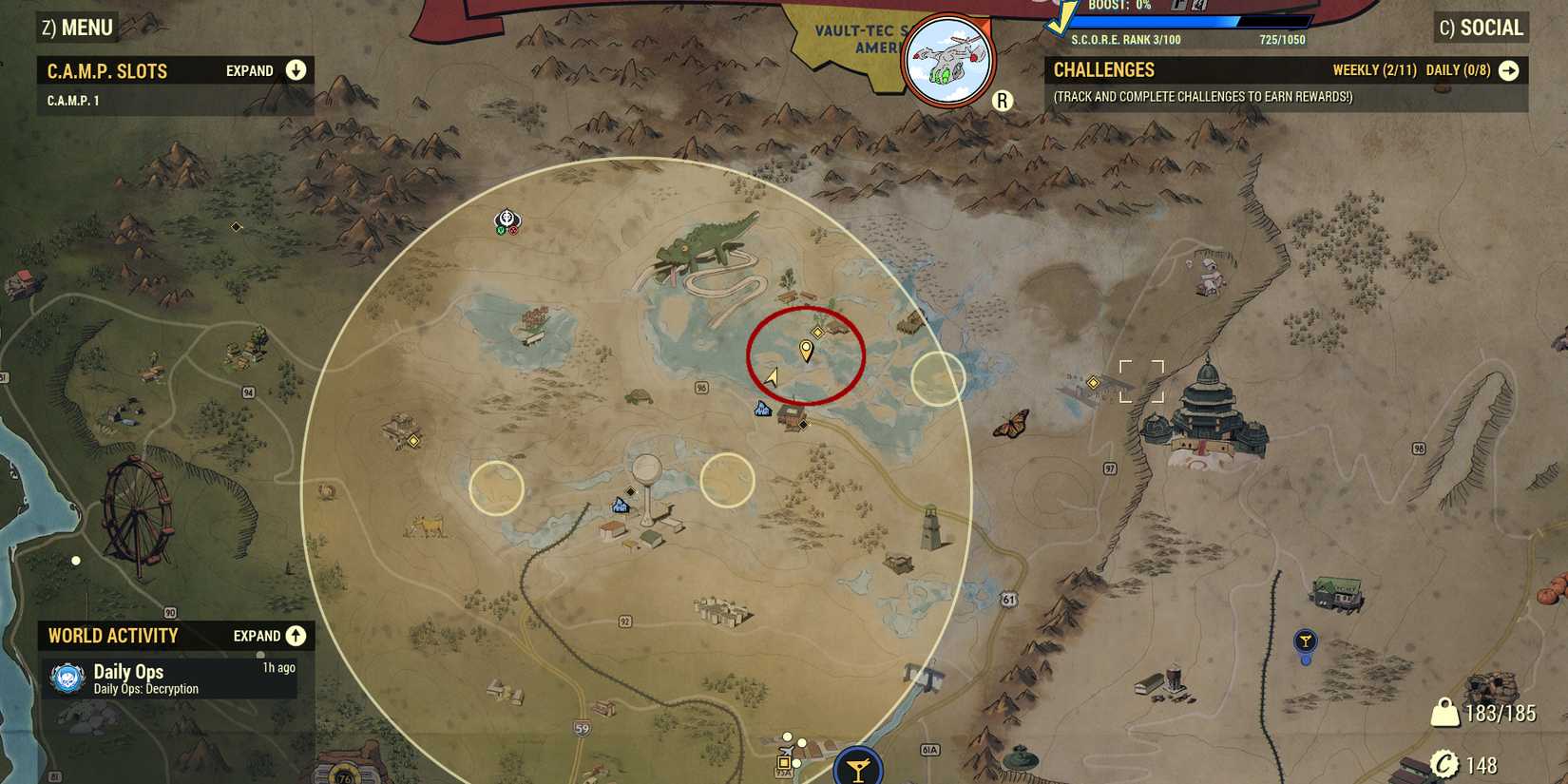Open the MENU from the top left

pos(76,28)
